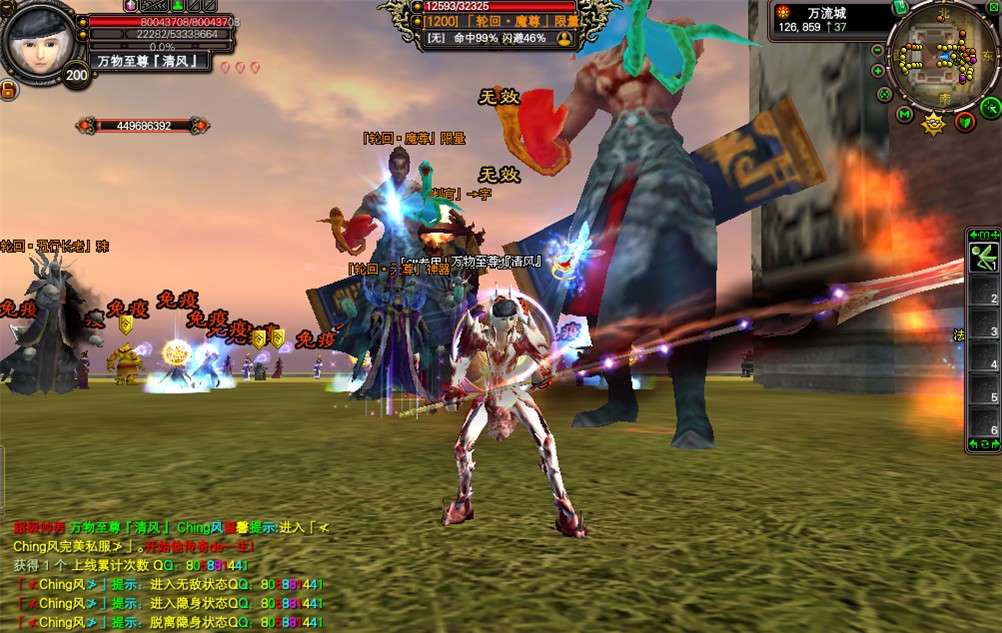Click the green buff icon above health bar
The image size is (1002, 633).
coord(177,6)
